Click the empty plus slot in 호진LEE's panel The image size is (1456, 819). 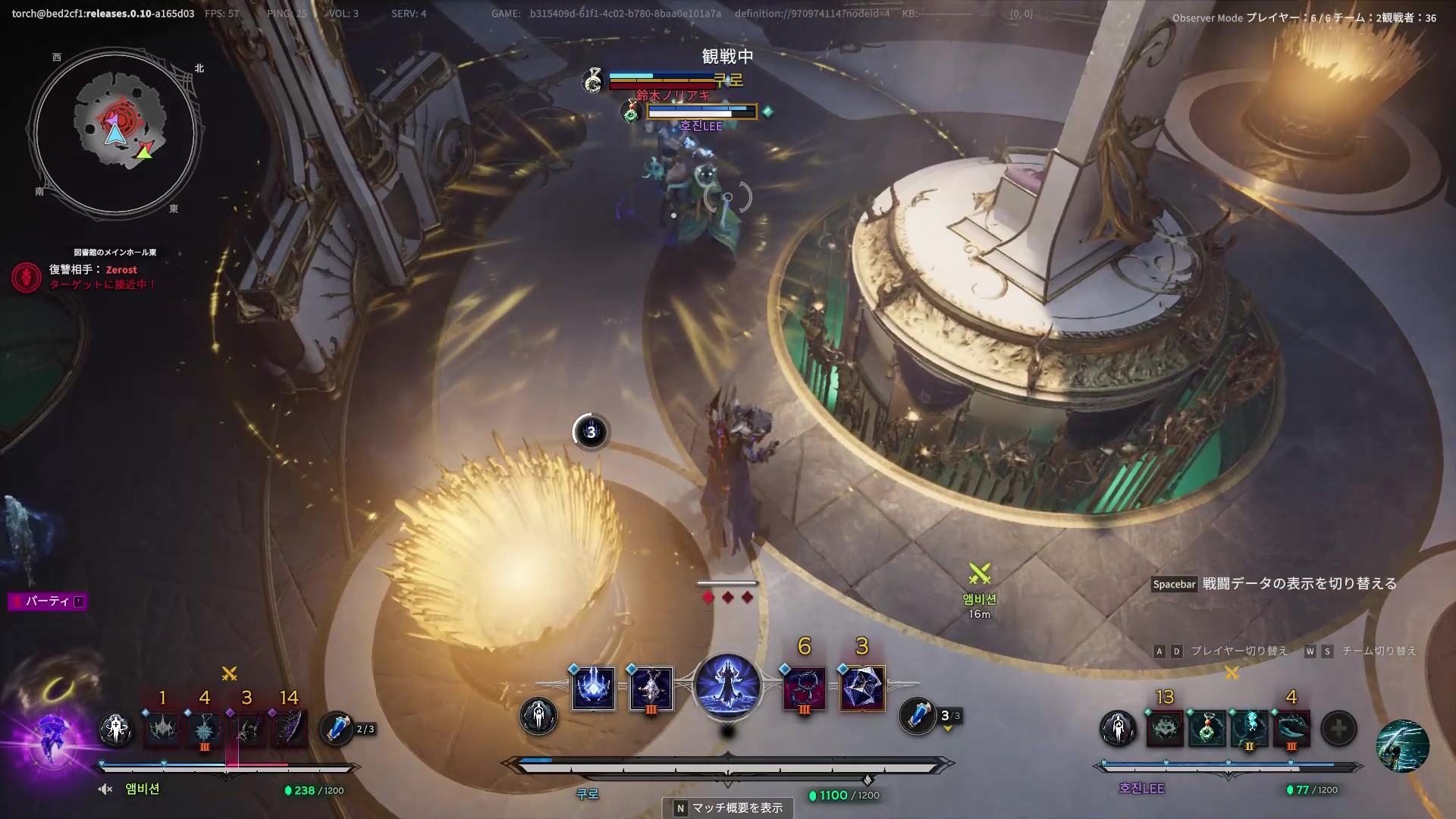[1338, 729]
